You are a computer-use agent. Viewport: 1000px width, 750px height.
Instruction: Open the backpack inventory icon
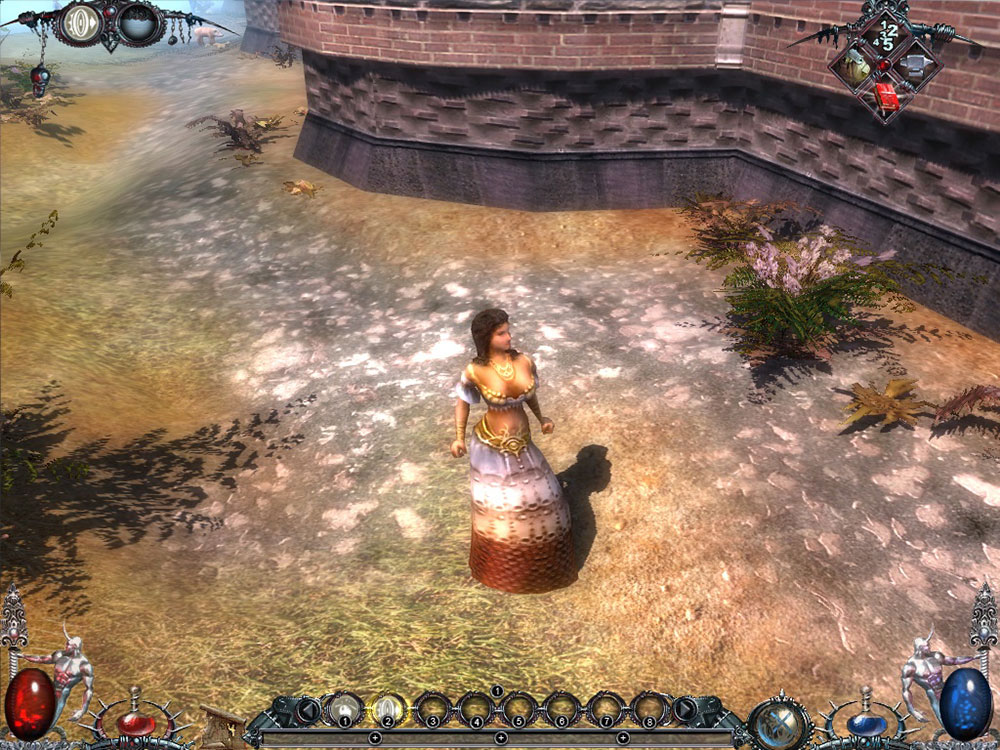coord(857,67)
